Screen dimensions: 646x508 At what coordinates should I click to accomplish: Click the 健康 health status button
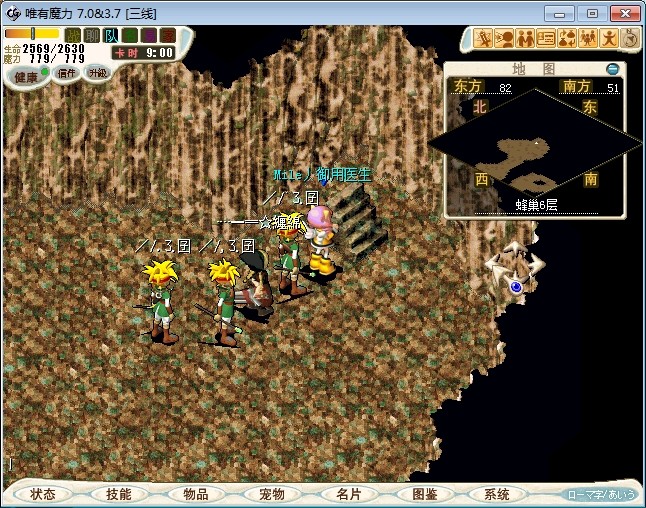pyautogui.click(x=27, y=77)
